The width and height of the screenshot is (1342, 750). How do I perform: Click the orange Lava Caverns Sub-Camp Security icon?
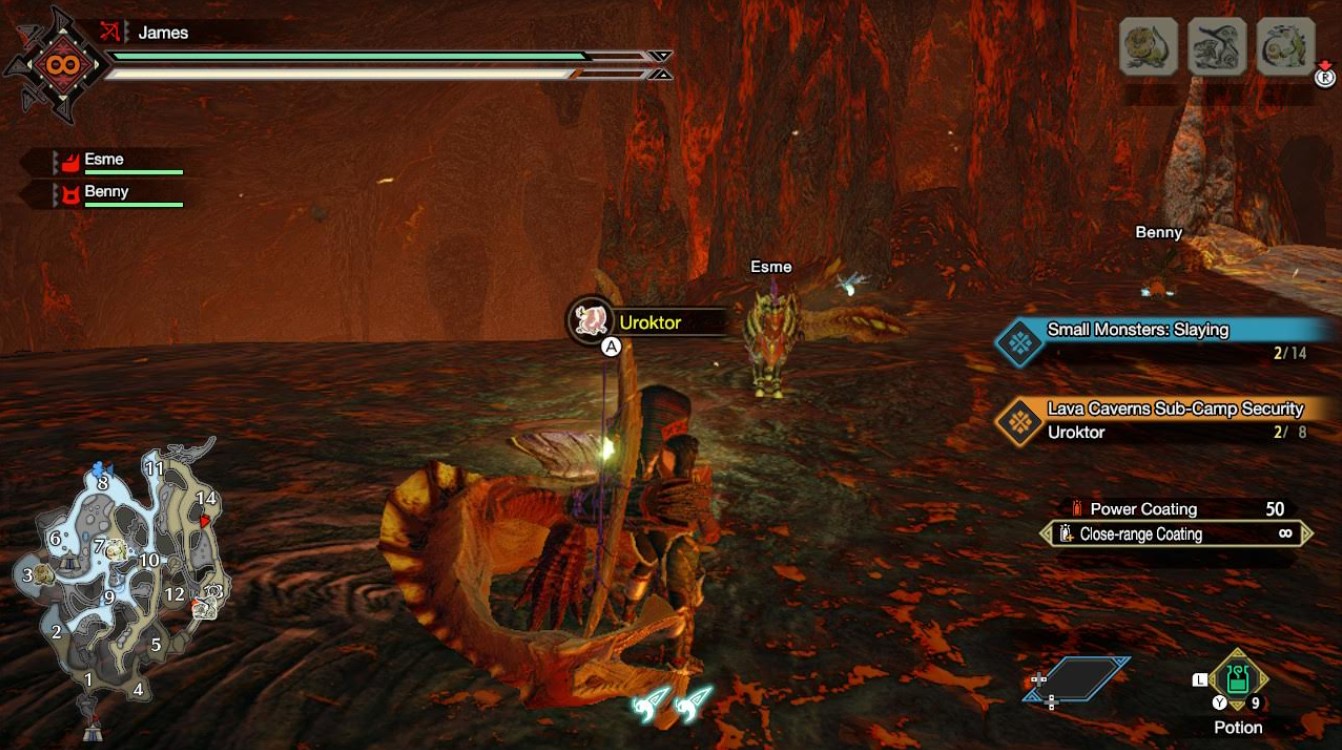(x=1020, y=419)
